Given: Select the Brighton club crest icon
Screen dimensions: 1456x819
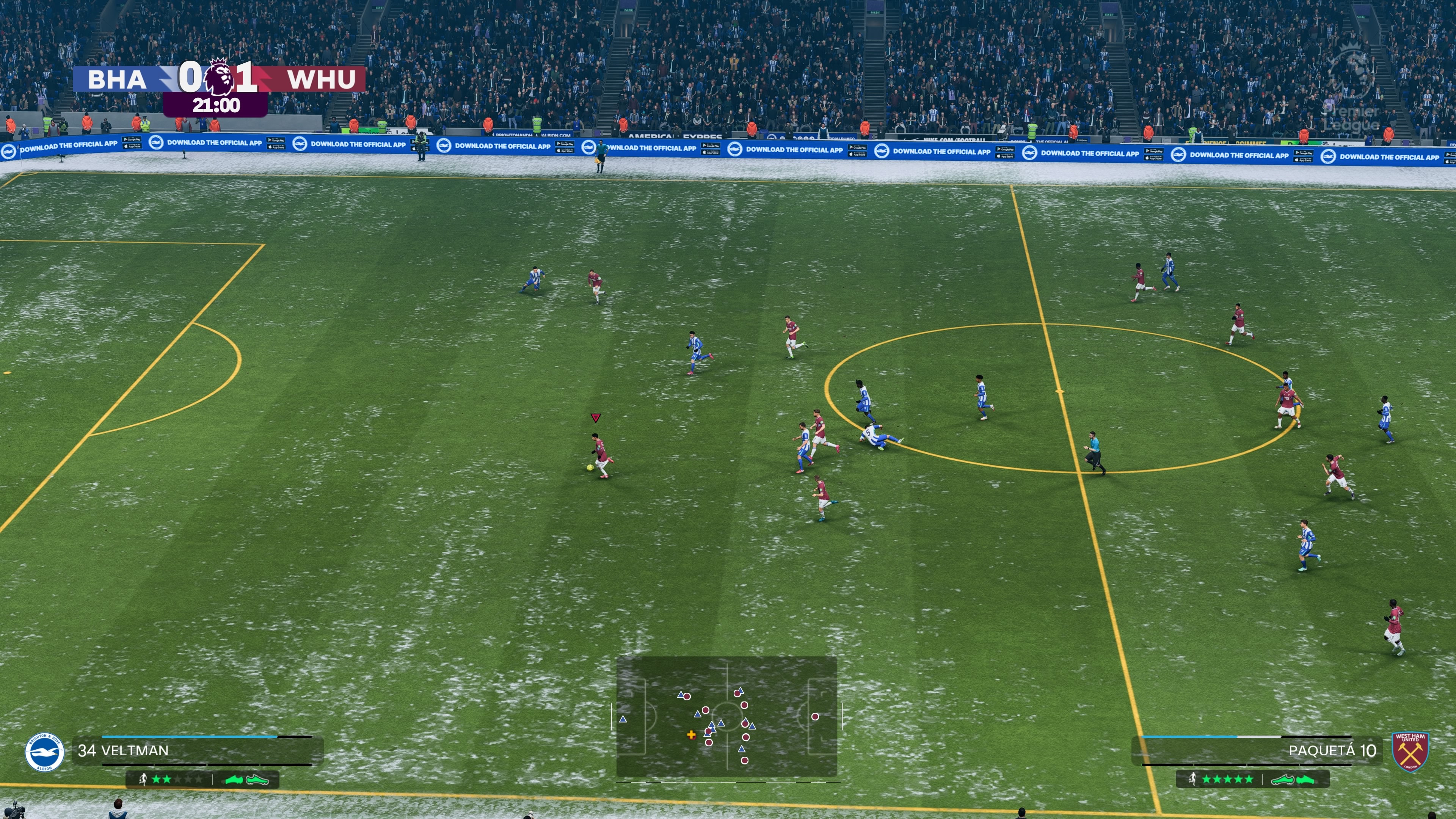Looking at the screenshot, I should (x=45, y=752).
